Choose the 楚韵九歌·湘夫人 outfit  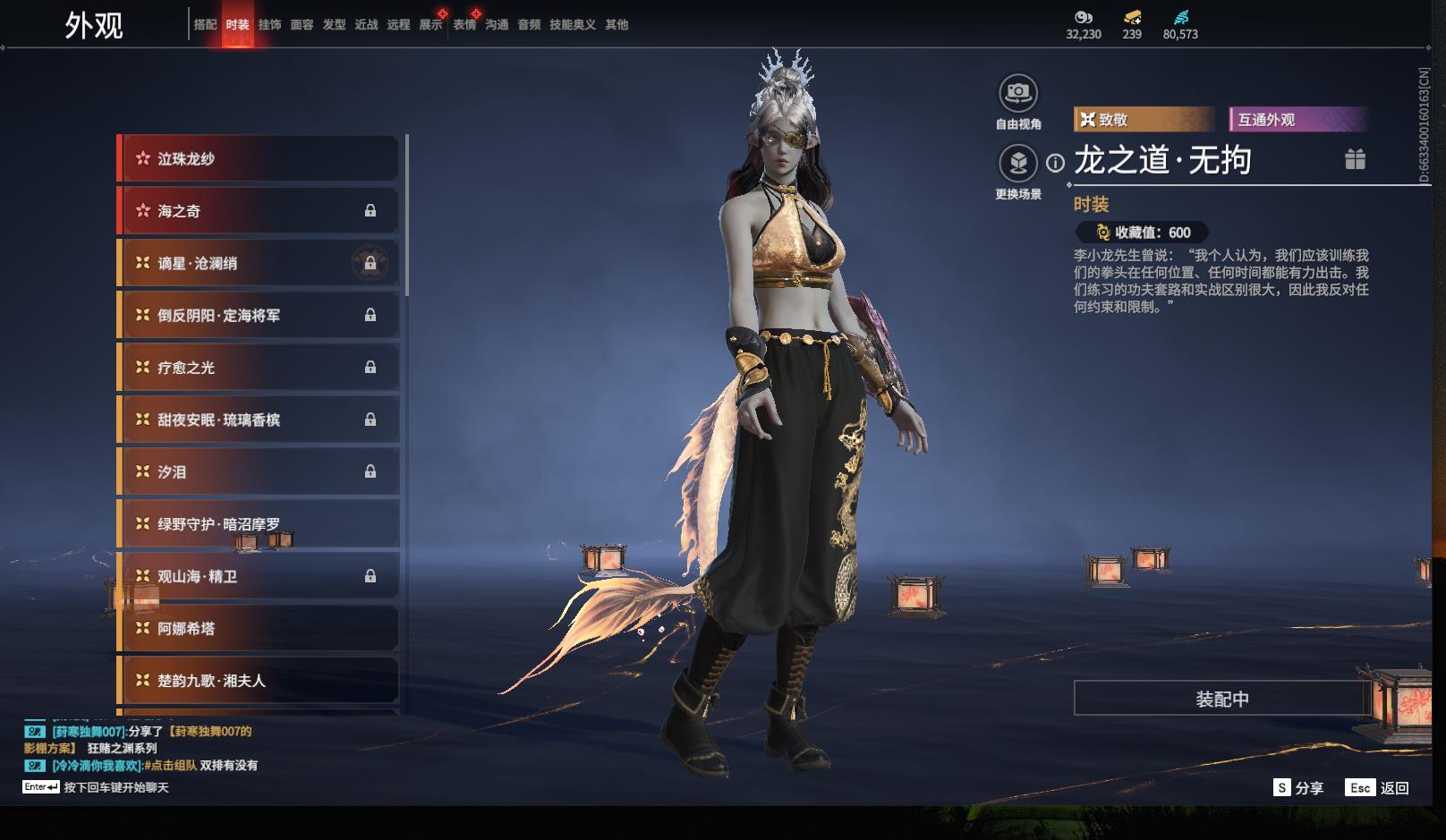pos(259,681)
